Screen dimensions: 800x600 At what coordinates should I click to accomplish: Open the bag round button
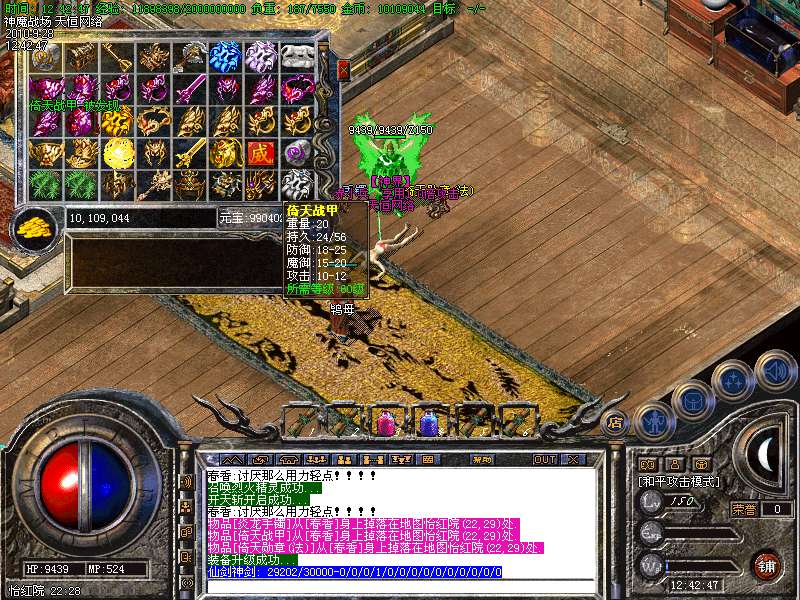(x=692, y=399)
